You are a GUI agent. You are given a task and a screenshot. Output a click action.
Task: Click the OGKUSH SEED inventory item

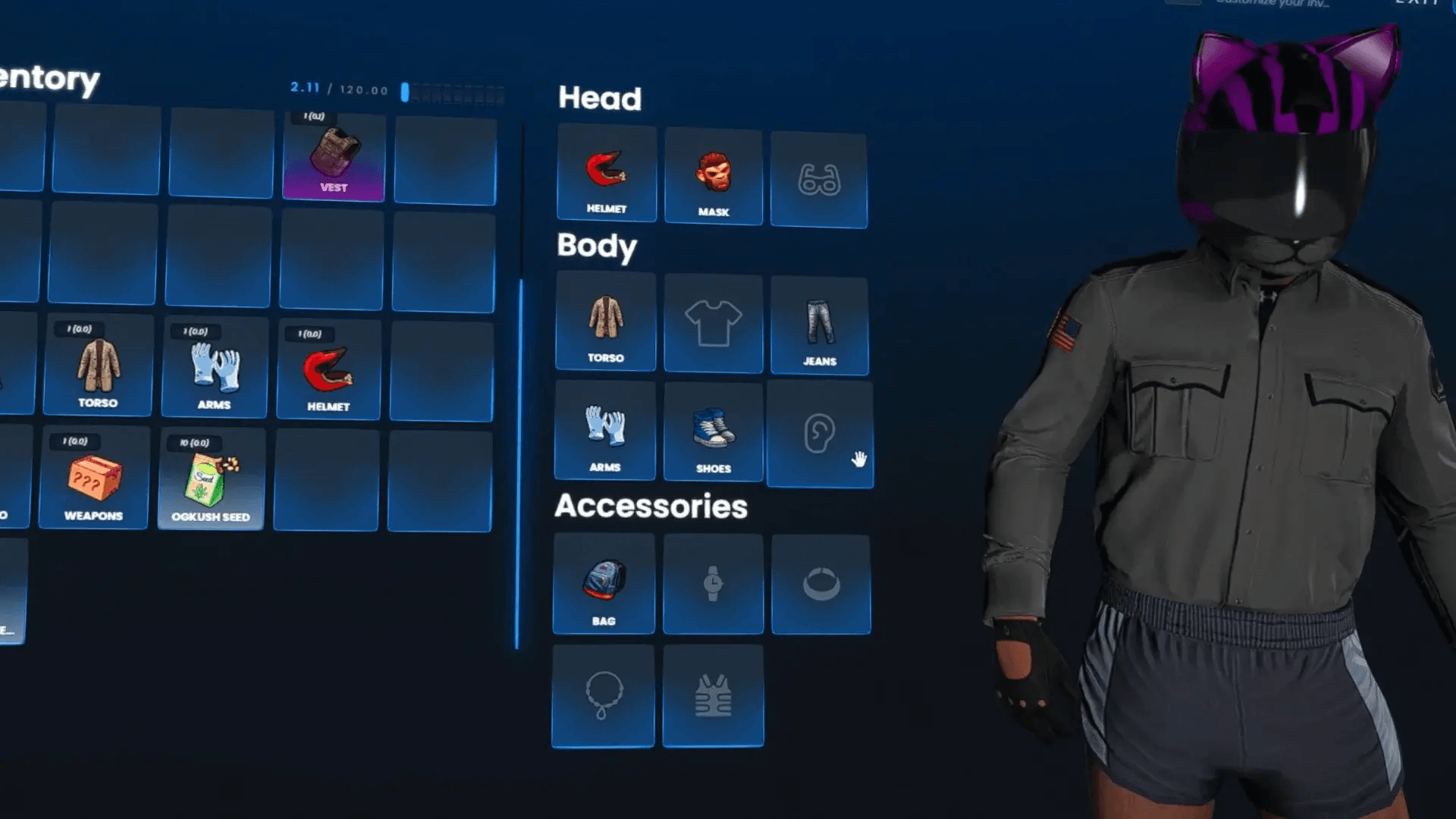212,478
